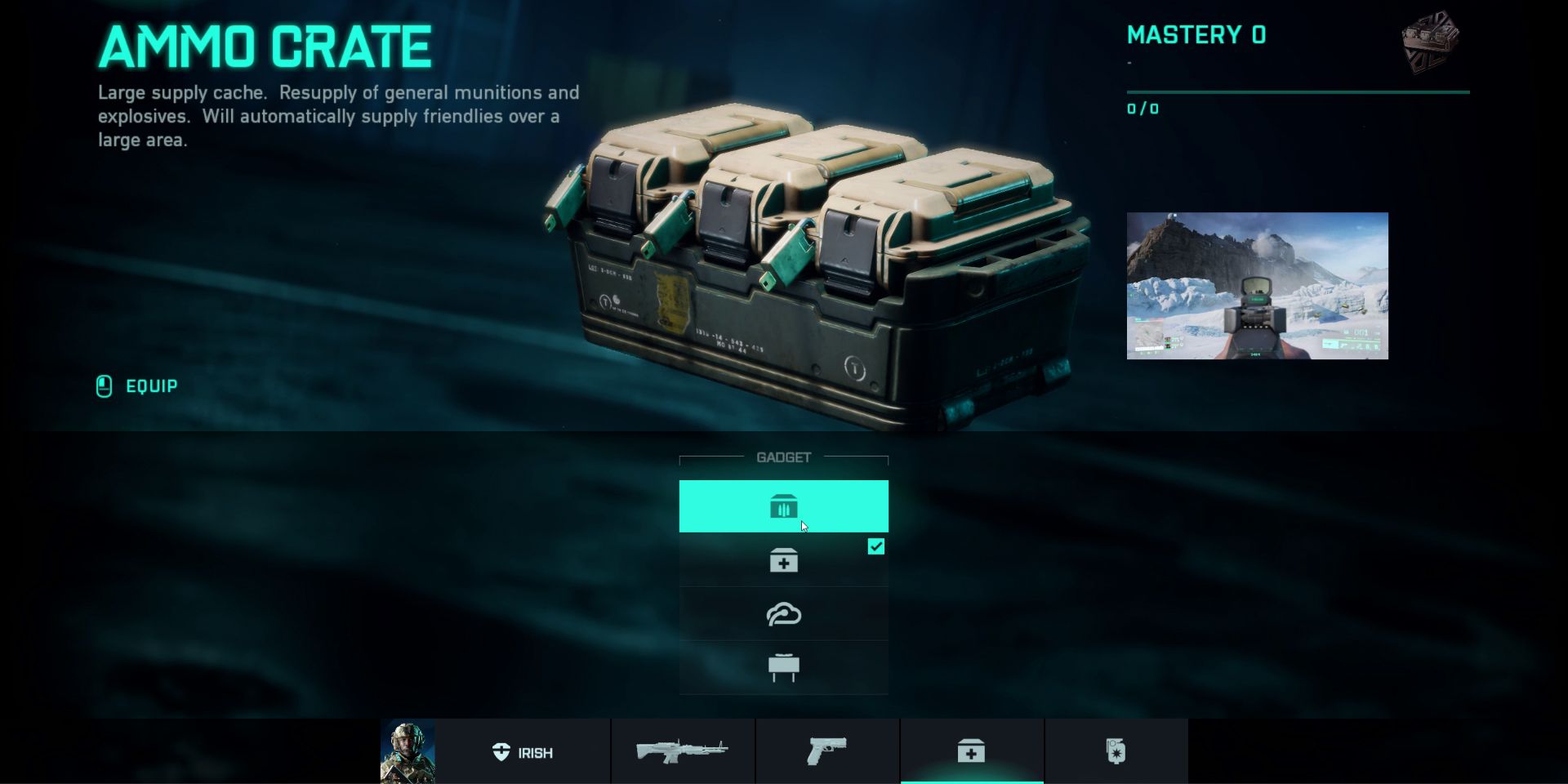This screenshot has height=784, width=1568.
Task: Click the MASTERY 0 heading
Action: 1196,34
